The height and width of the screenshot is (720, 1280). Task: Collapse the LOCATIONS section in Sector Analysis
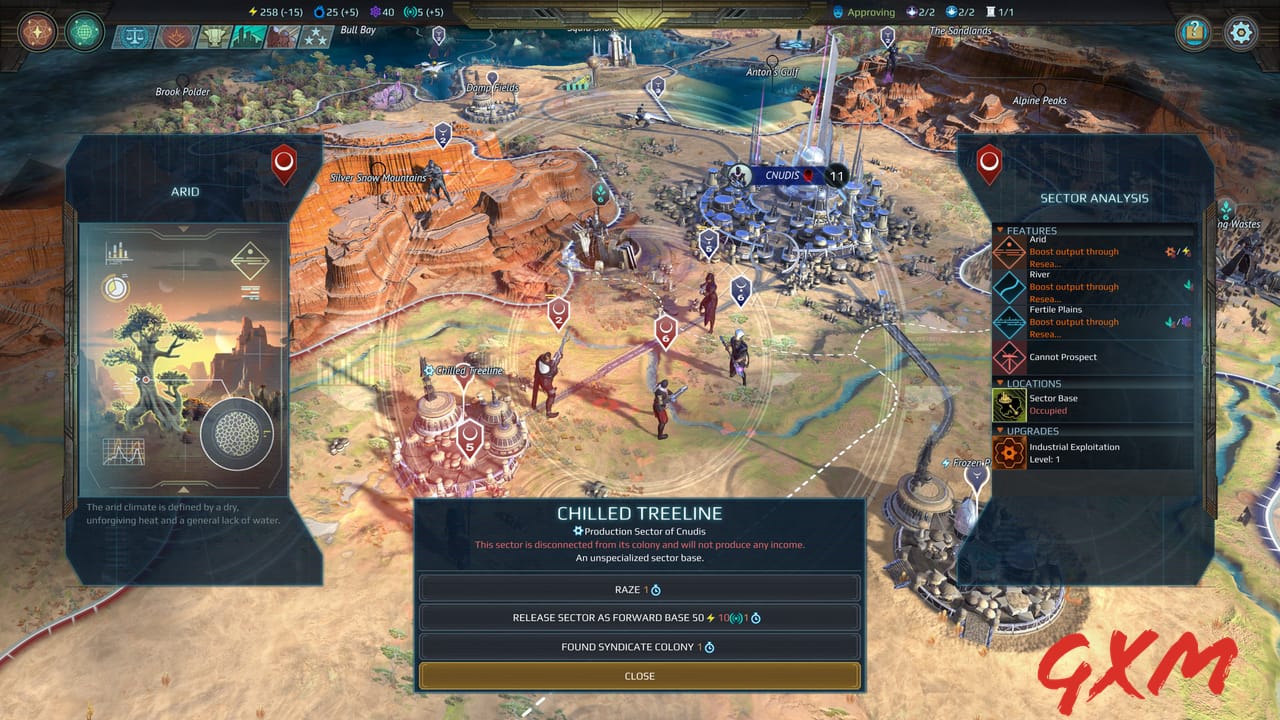pos(1001,382)
